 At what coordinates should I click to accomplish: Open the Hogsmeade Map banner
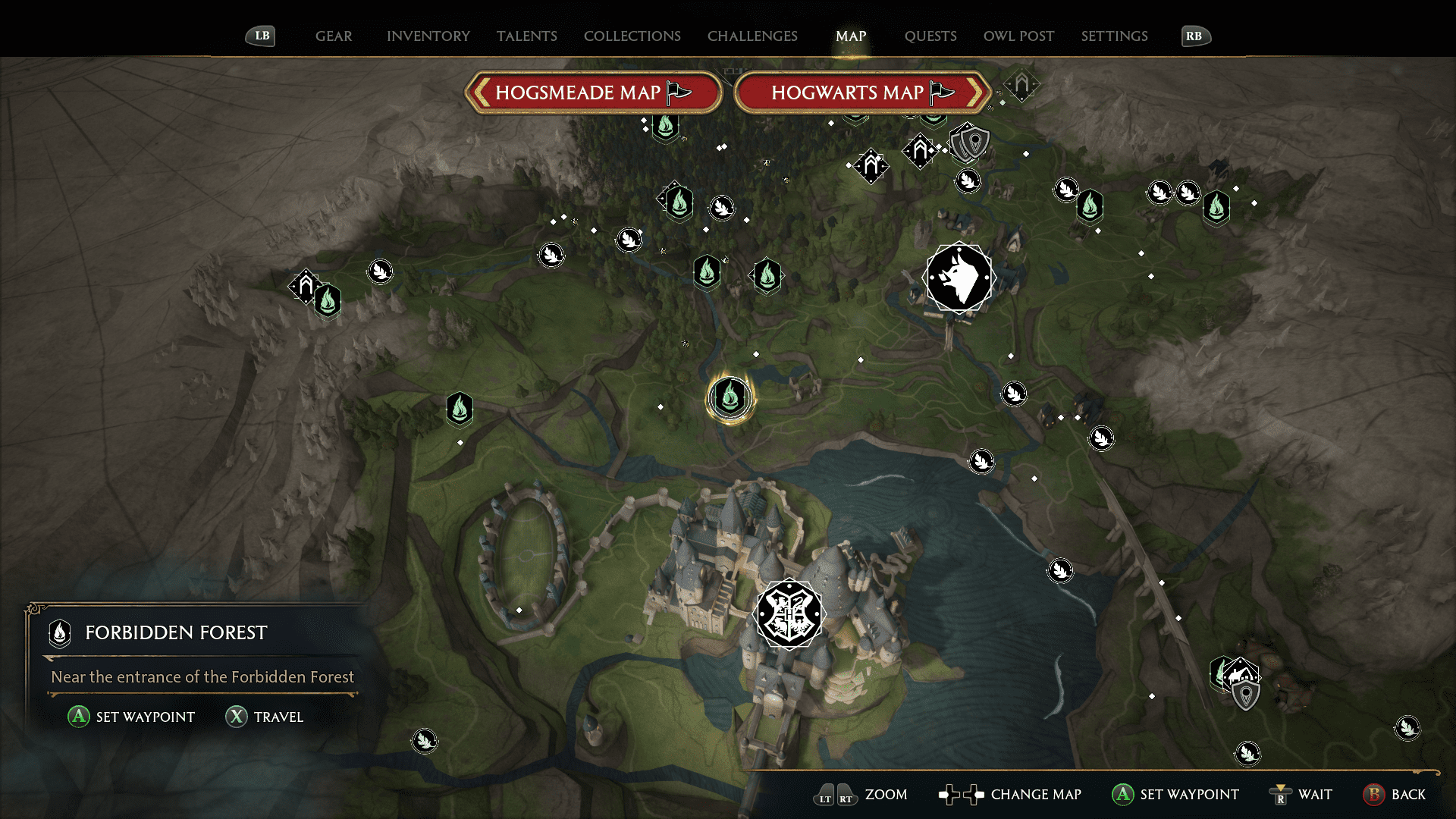(x=594, y=92)
